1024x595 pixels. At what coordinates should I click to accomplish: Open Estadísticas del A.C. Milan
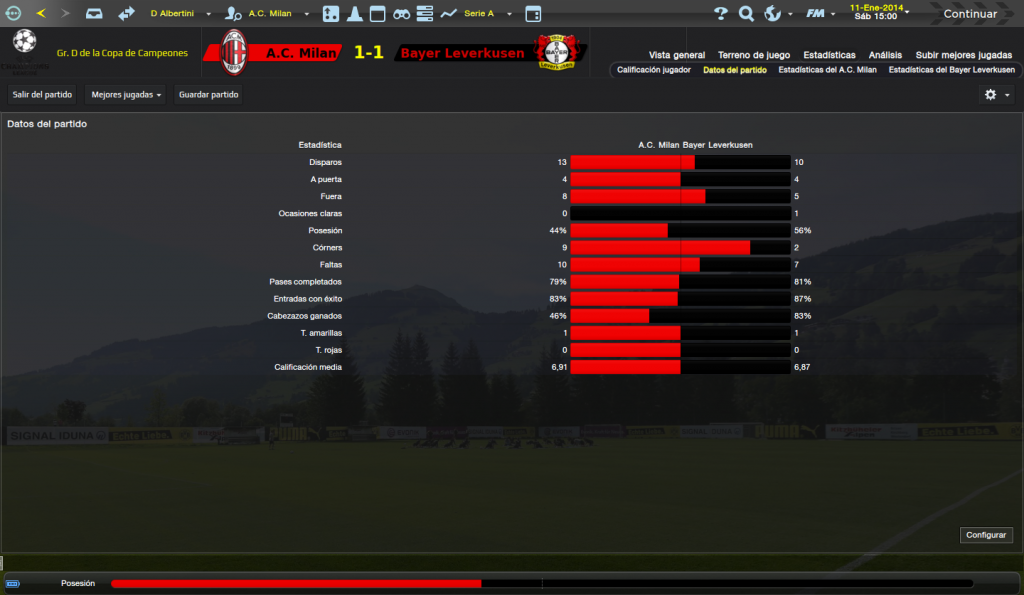[827, 70]
